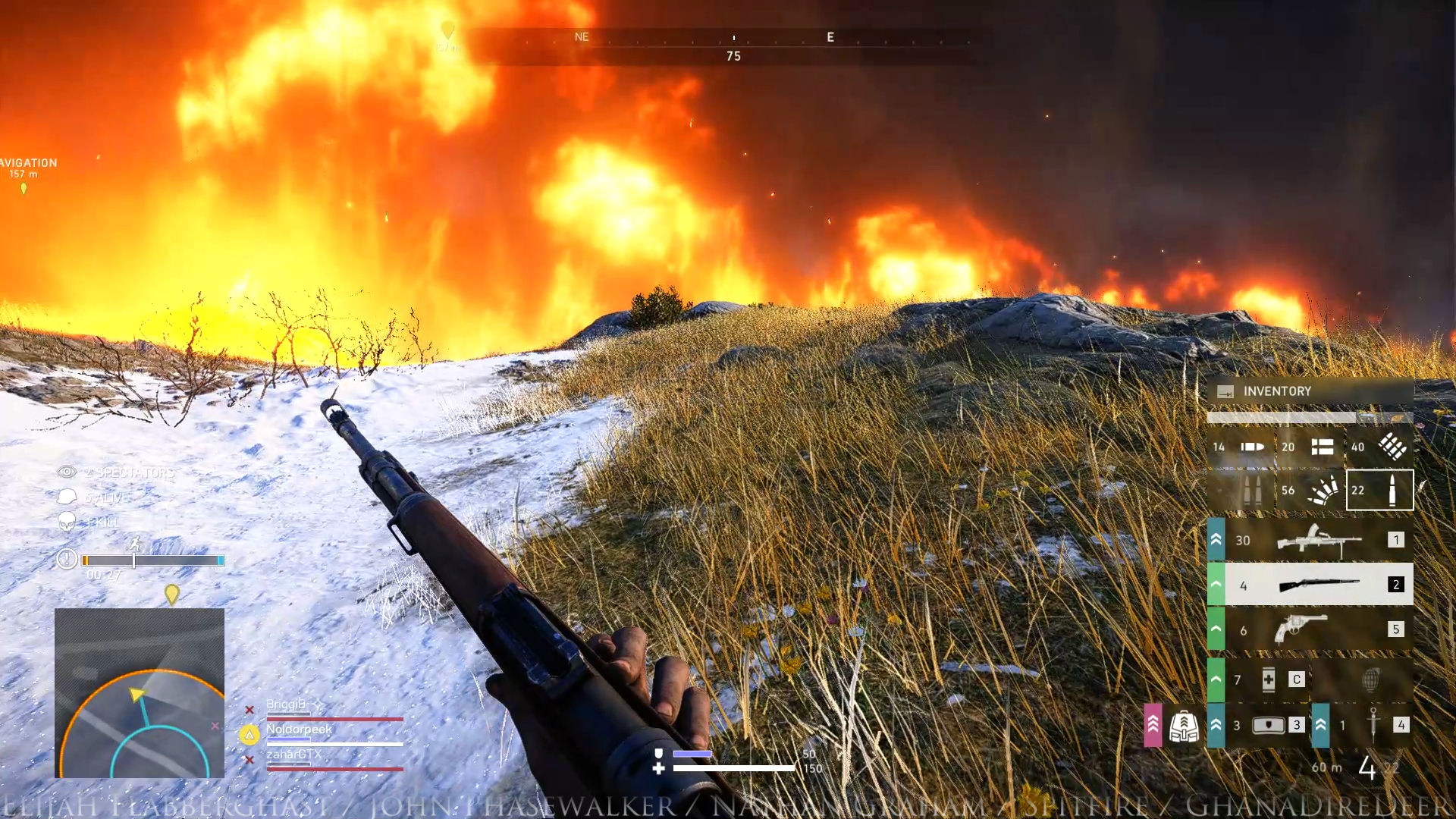Open the backpack icon

click(x=1183, y=726)
